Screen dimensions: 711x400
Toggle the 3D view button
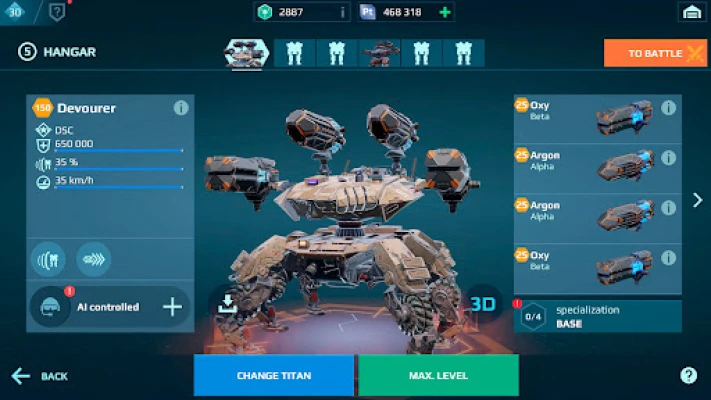point(484,302)
